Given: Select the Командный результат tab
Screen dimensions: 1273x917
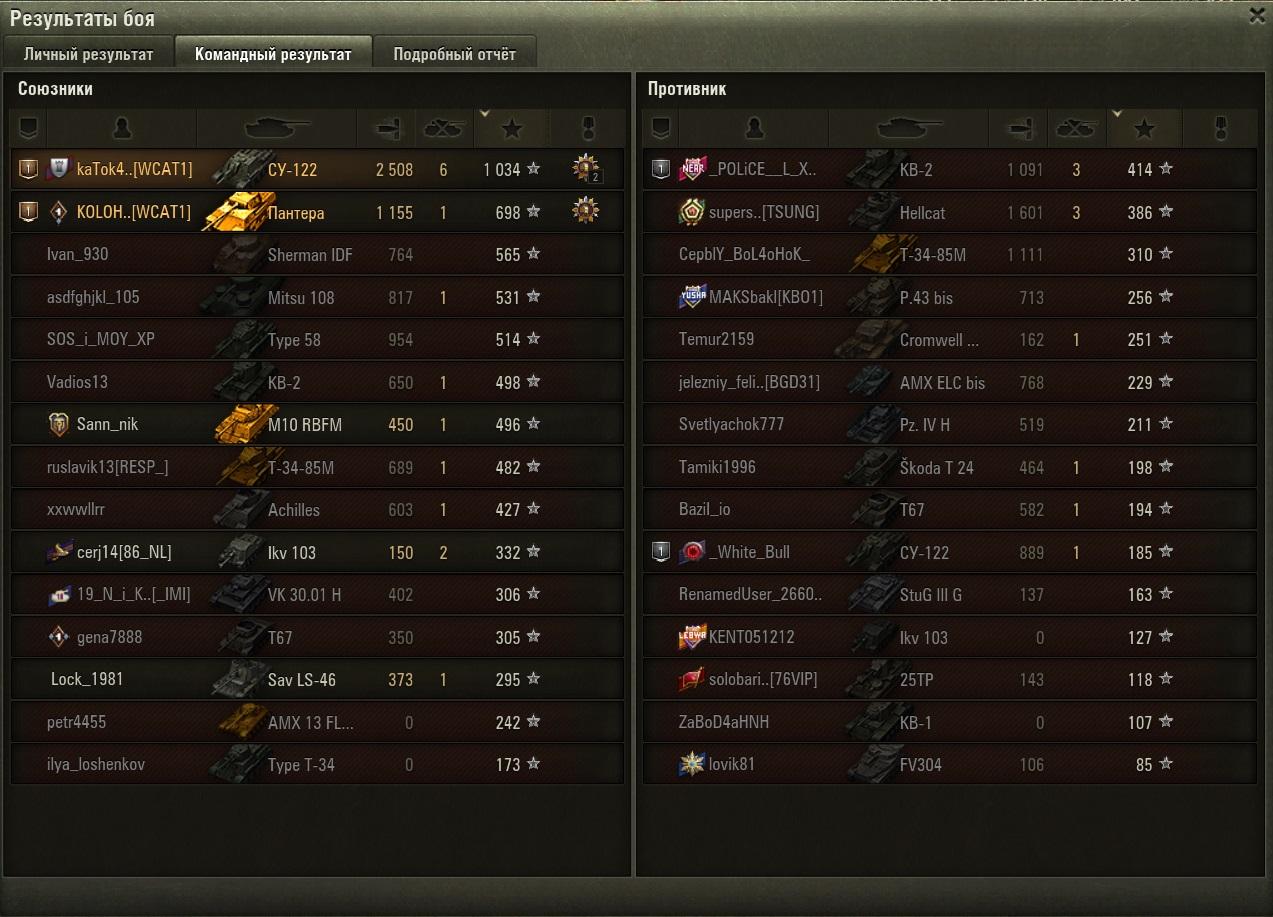Looking at the screenshot, I should [273, 54].
